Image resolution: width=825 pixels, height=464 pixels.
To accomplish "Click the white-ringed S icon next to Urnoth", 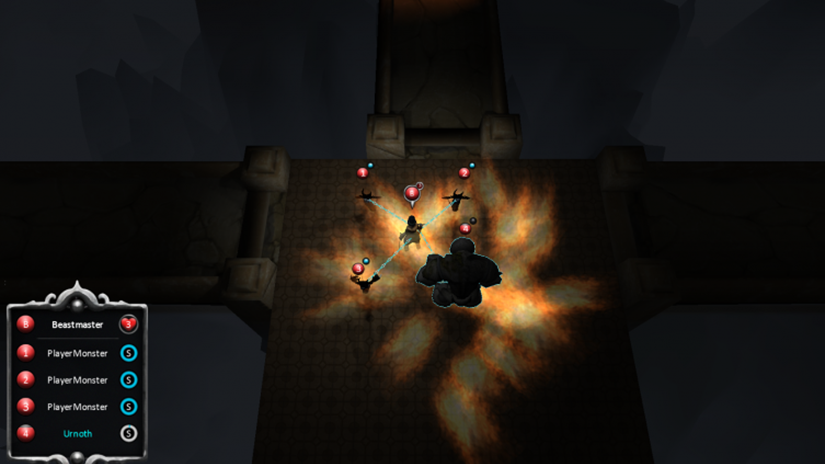I will coord(128,434).
